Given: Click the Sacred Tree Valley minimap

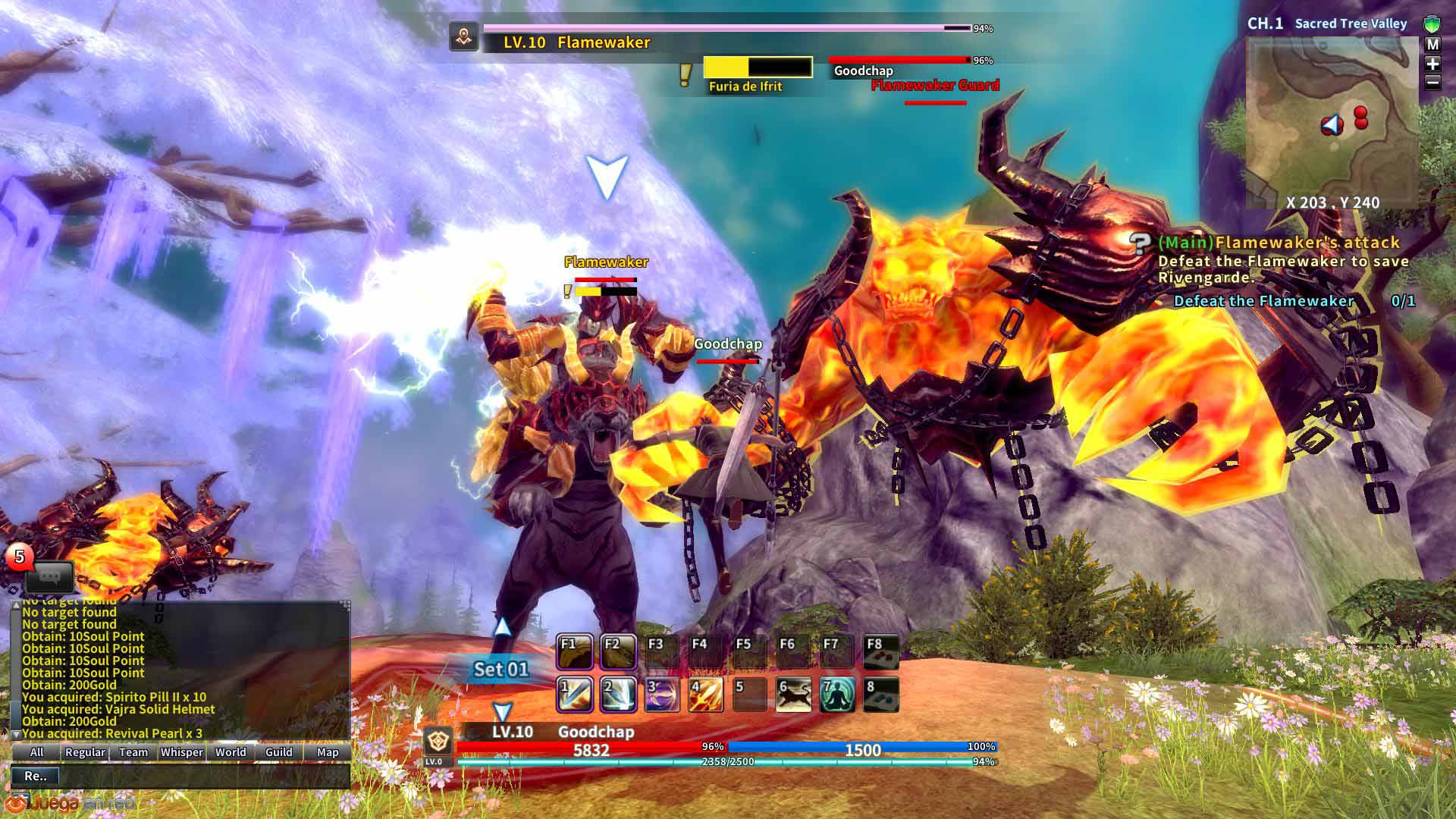Looking at the screenshot, I should pyautogui.click(x=1332, y=123).
